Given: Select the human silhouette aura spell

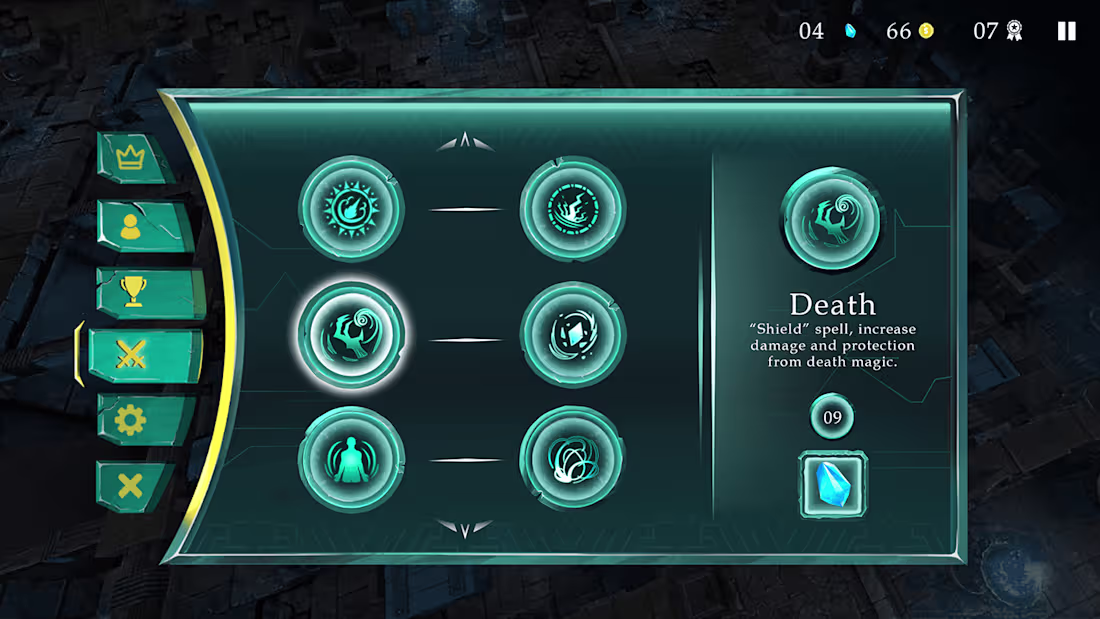Looking at the screenshot, I should (351, 459).
